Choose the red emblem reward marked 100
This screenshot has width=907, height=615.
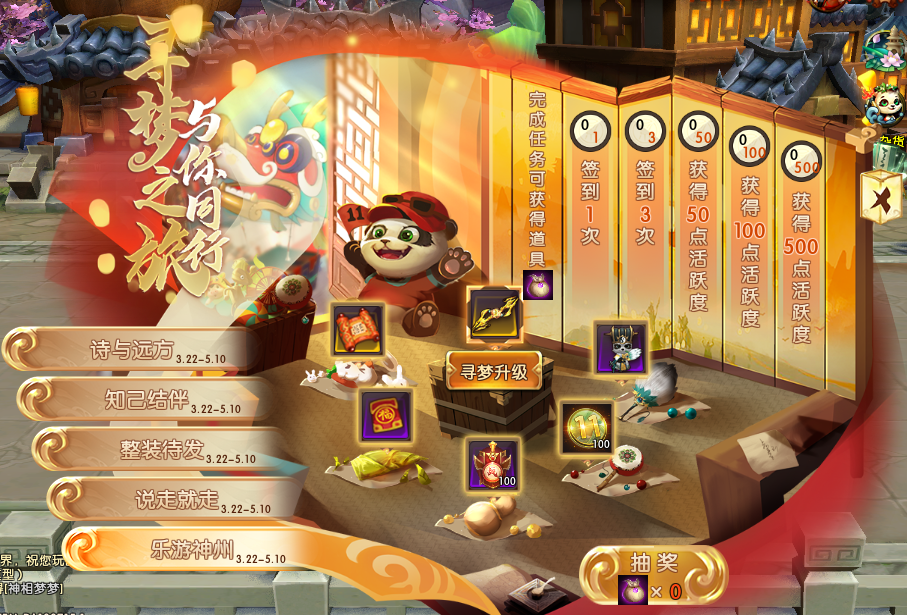pos(494,464)
